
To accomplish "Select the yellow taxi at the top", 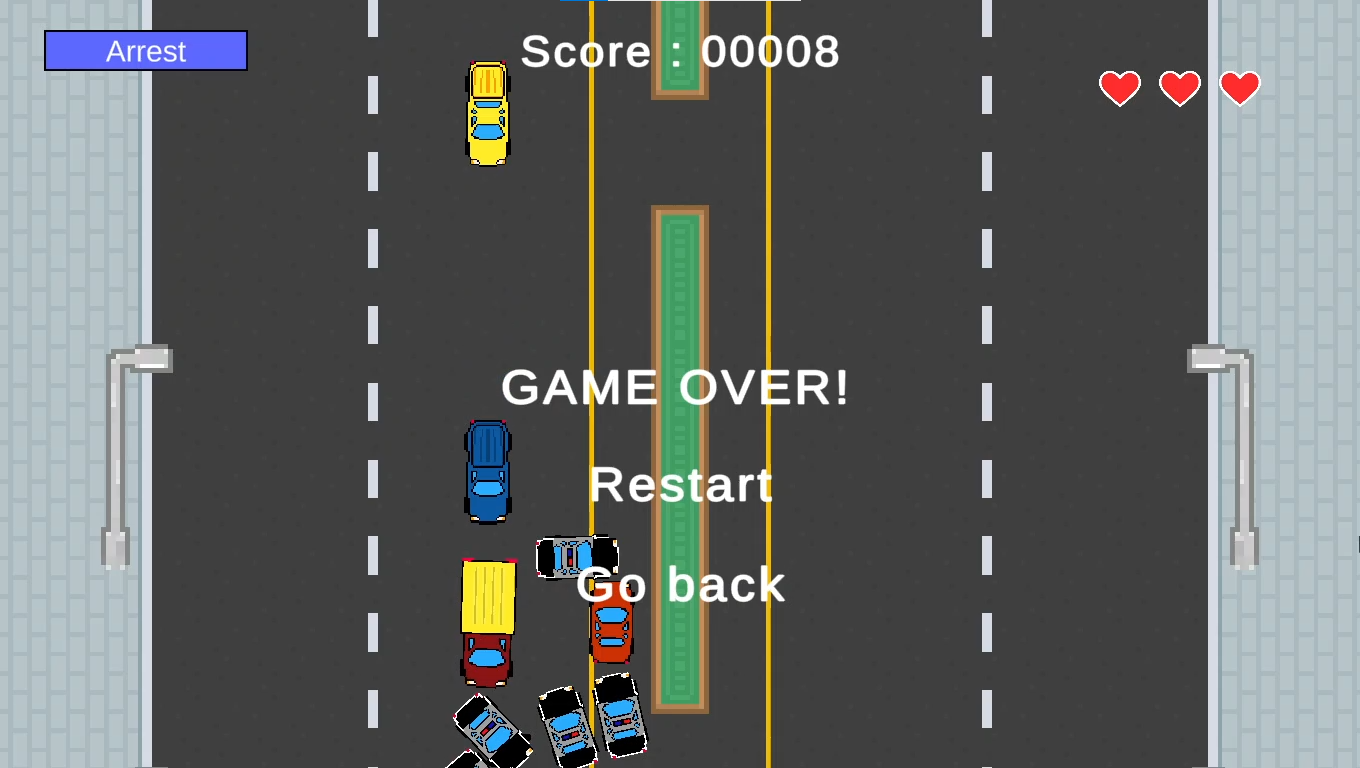I will (x=487, y=113).
